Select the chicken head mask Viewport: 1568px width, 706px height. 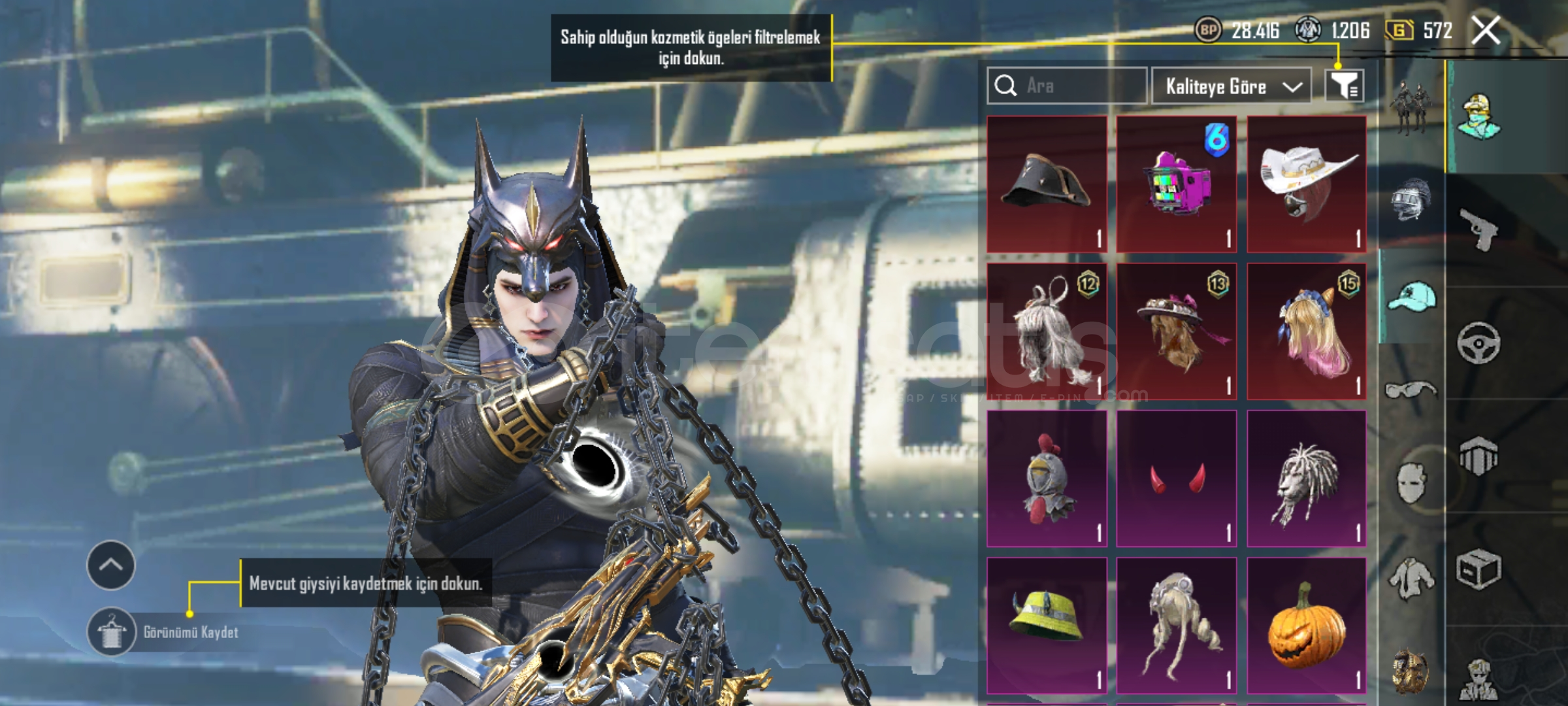point(1047,479)
